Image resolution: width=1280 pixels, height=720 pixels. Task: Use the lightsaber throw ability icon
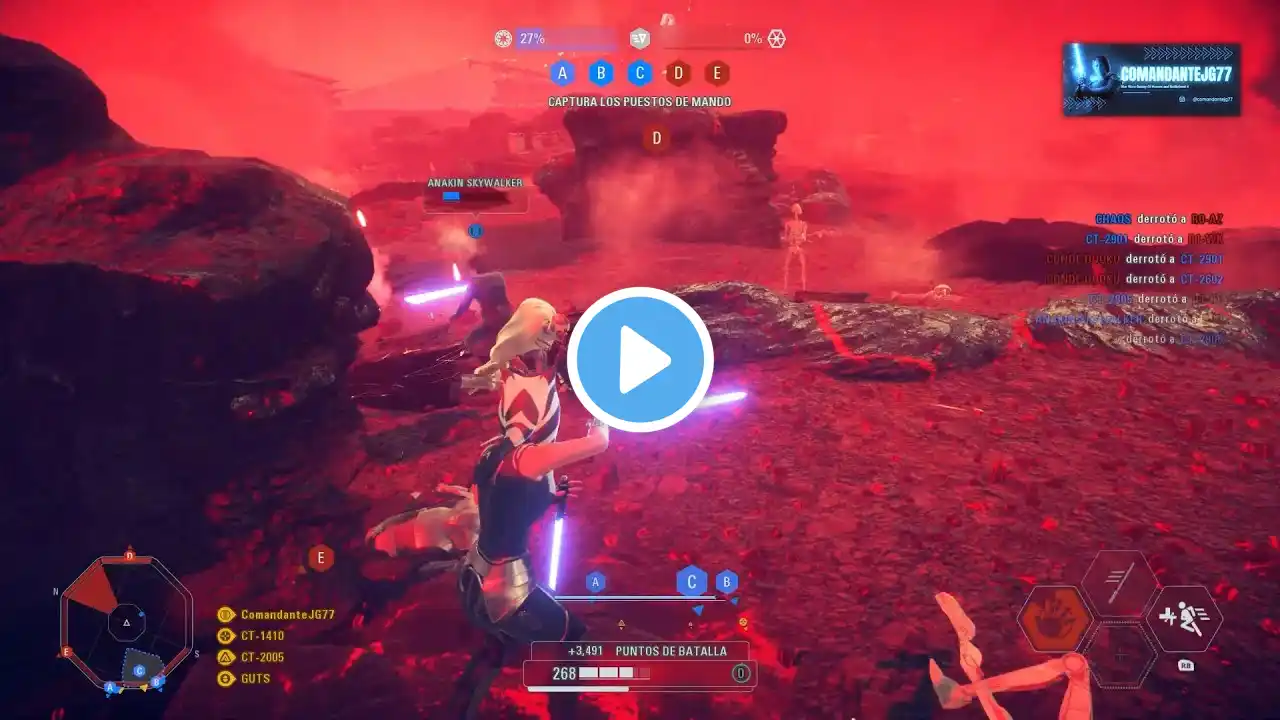pyautogui.click(x=1120, y=583)
